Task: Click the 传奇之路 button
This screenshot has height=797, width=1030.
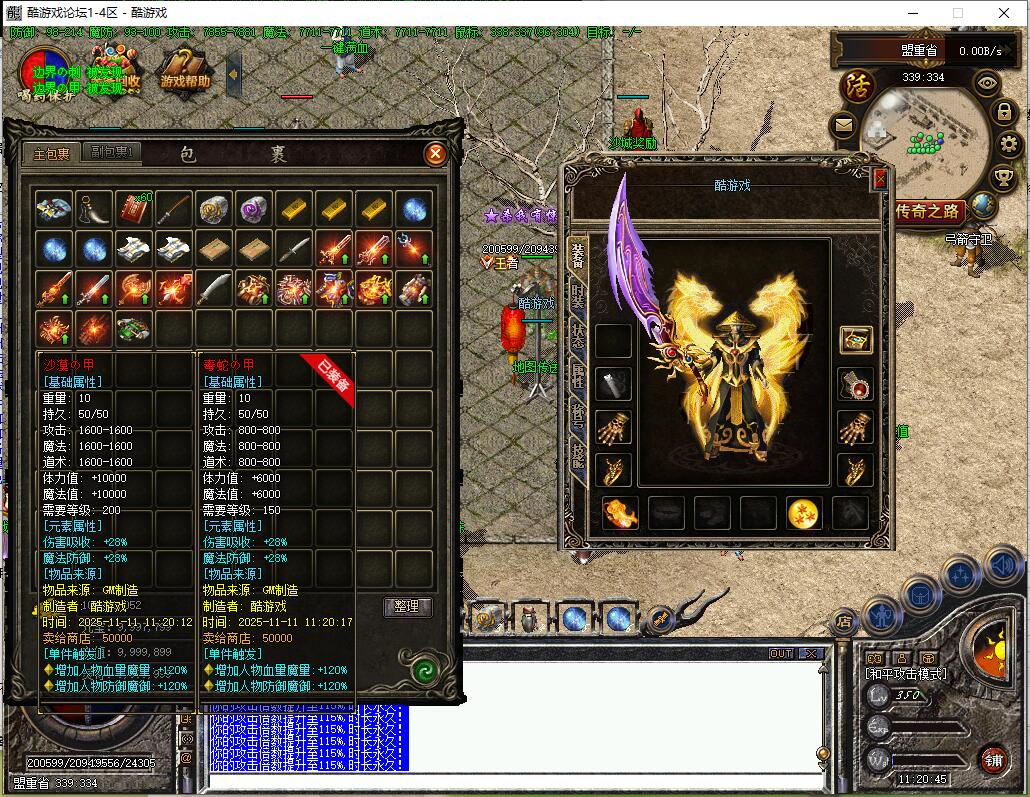Action: tap(929, 211)
